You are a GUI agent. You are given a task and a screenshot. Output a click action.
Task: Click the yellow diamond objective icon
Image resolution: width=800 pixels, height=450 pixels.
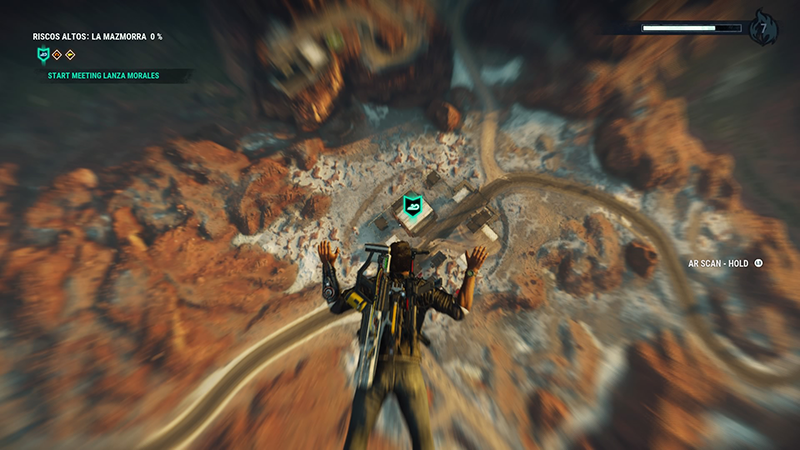pyautogui.click(x=70, y=55)
